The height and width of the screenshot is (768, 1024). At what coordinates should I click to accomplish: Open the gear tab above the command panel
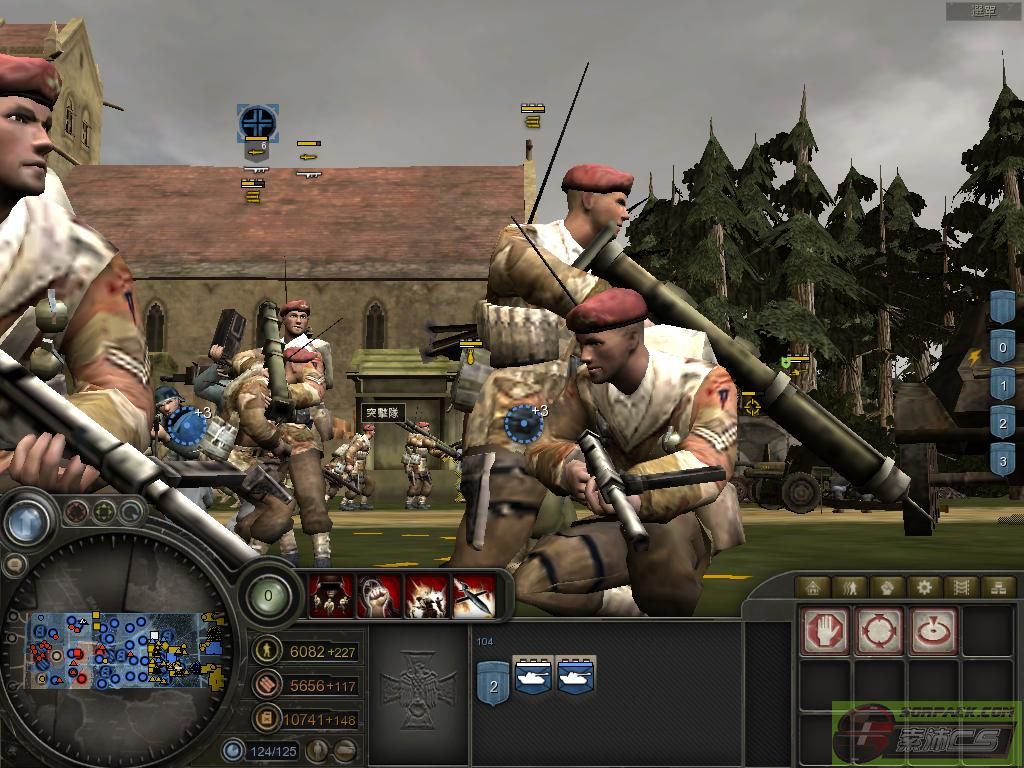pos(924,587)
